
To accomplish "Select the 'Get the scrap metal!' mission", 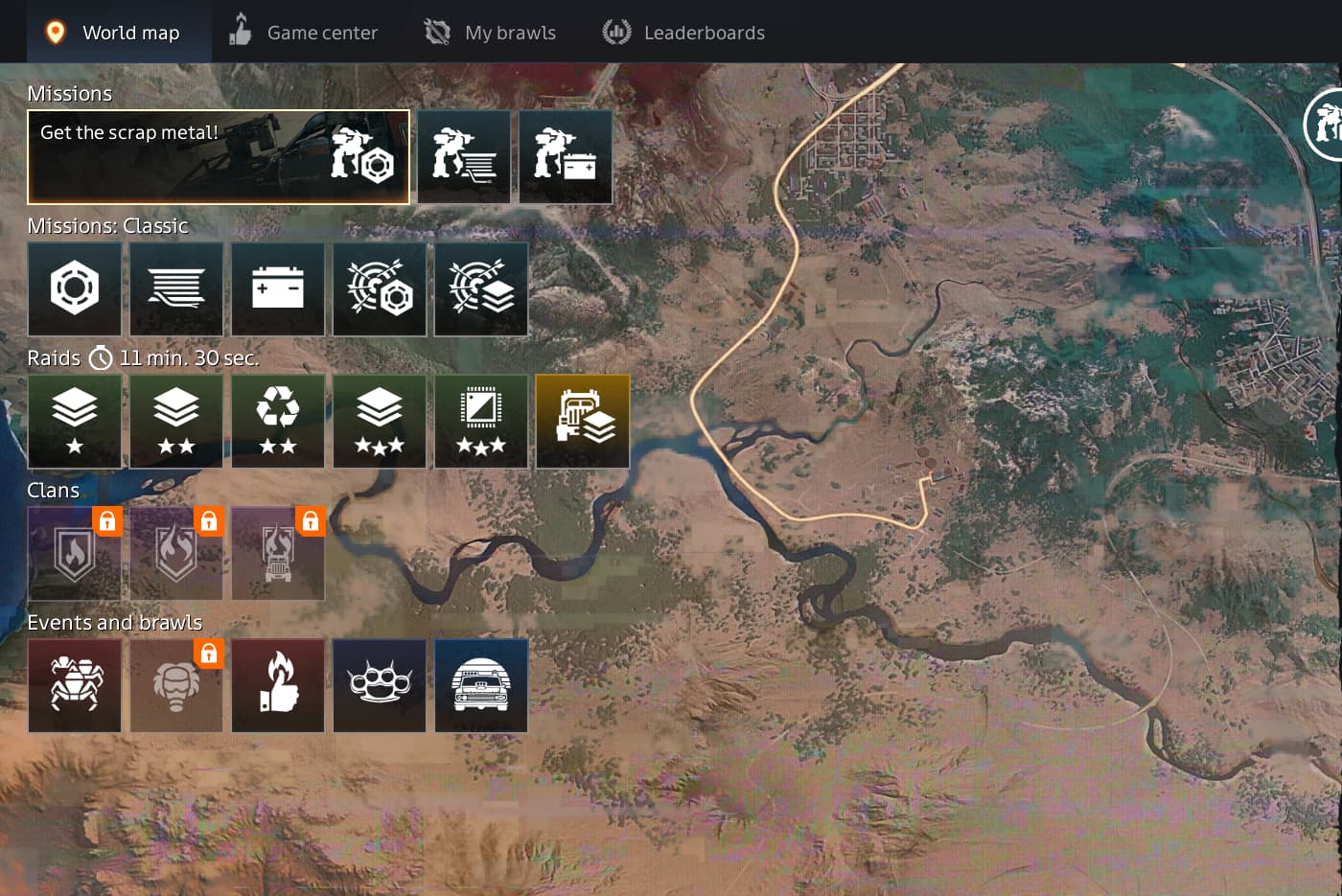I will pyautogui.click(x=219, y=157).
